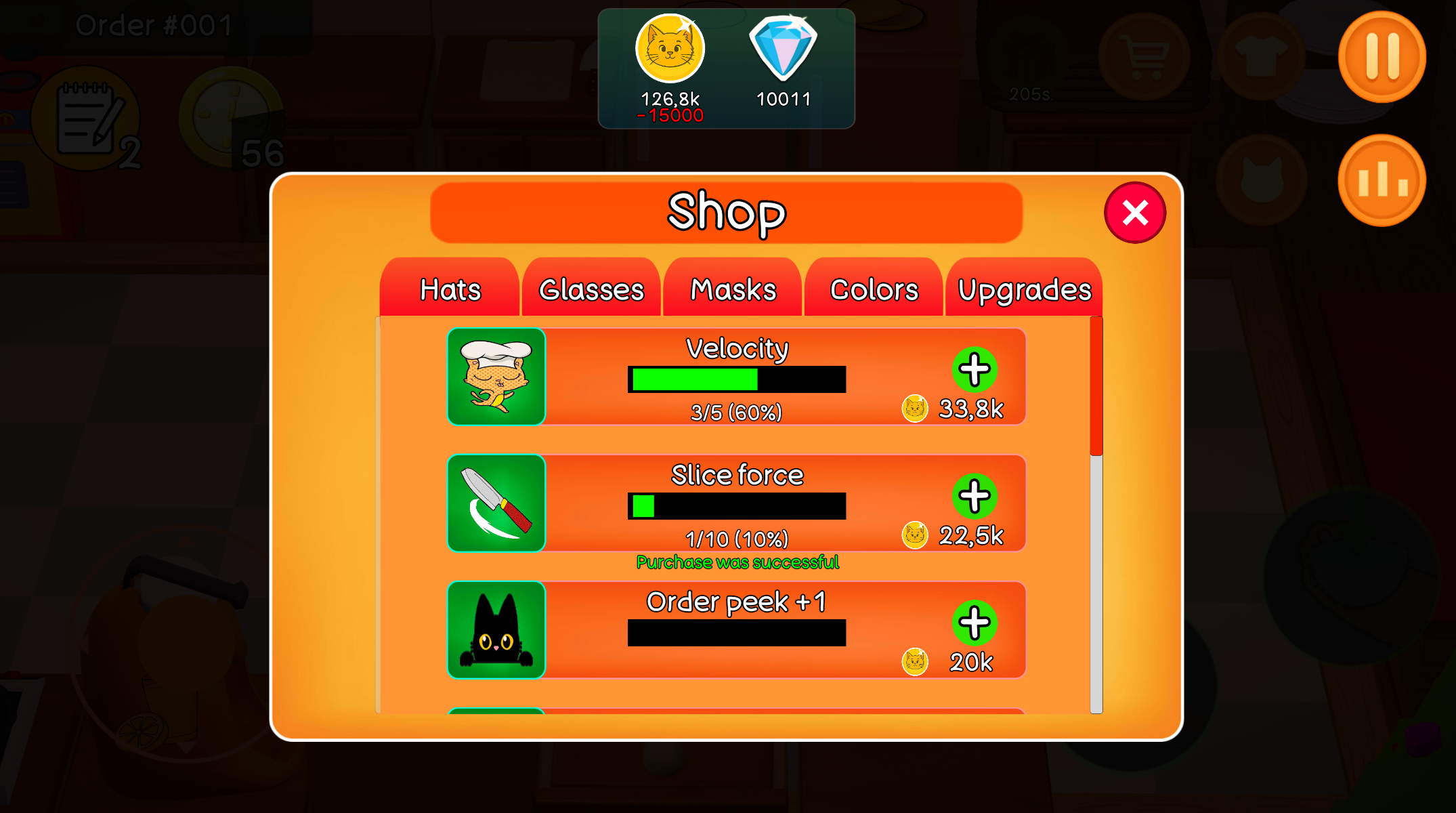Open the statistics panel
Screen dimensions: 1456x813
pos(1382,178)
